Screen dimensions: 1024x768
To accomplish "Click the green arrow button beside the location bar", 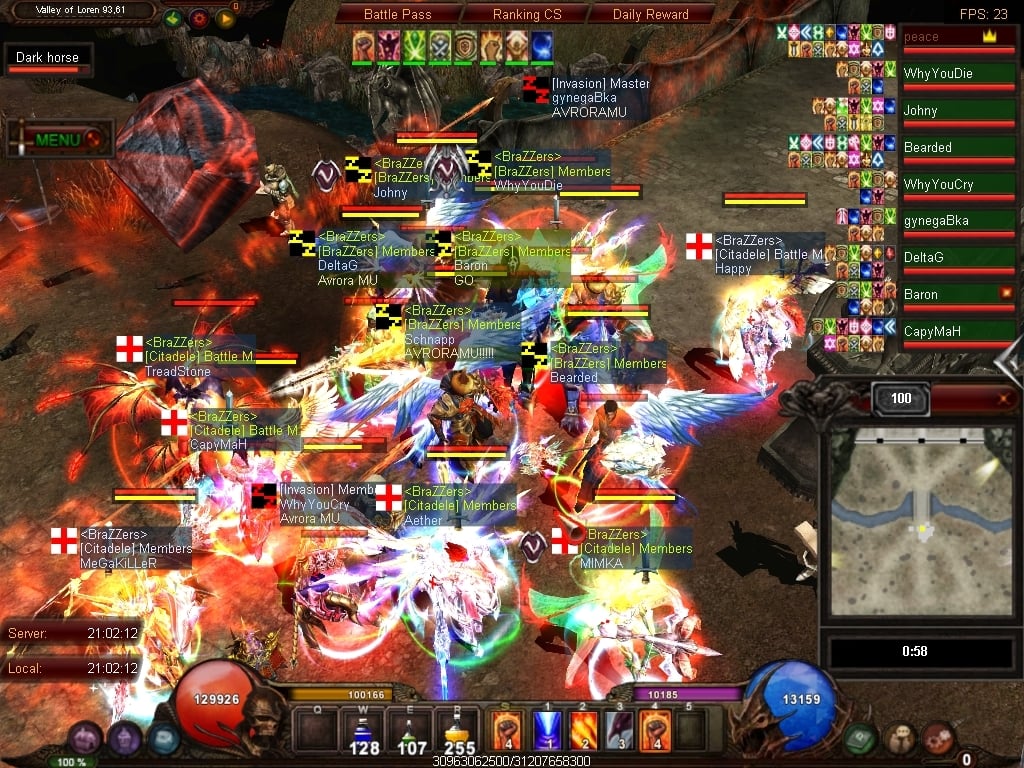I will click(172, 18).
